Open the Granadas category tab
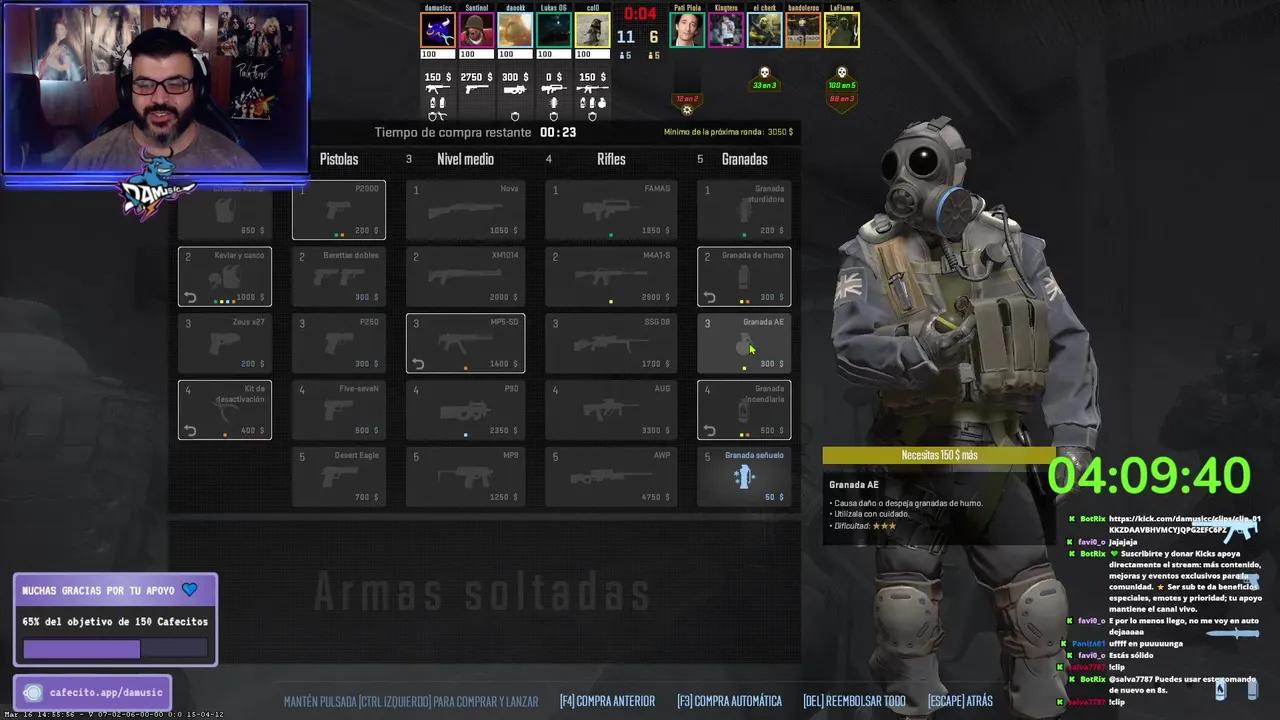 744,159
